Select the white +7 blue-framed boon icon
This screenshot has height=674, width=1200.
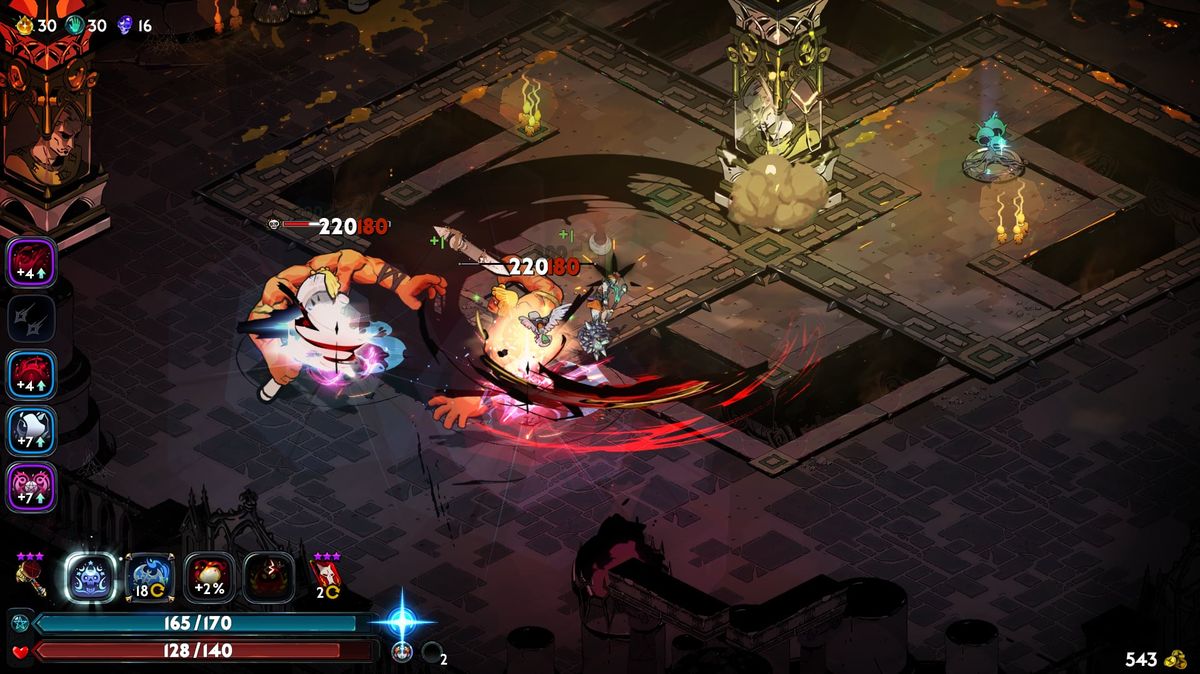pyautogui.click(x=32, y=431)
